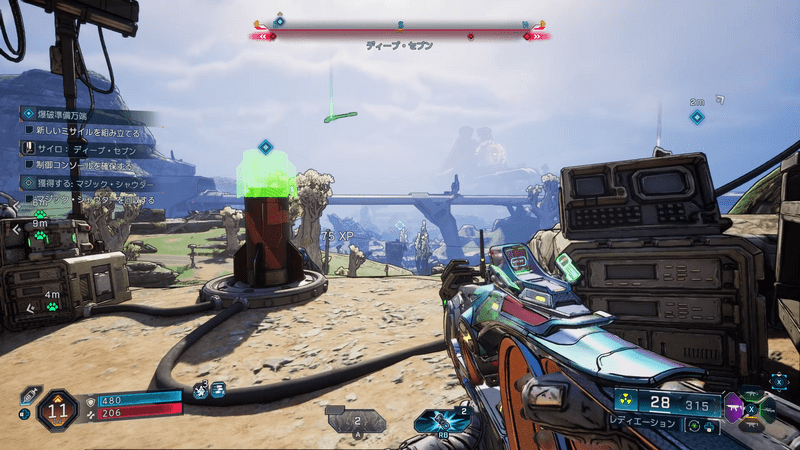Click the player level 11 badge
Viewport: 800px width, 450px height.
point(57,409)
